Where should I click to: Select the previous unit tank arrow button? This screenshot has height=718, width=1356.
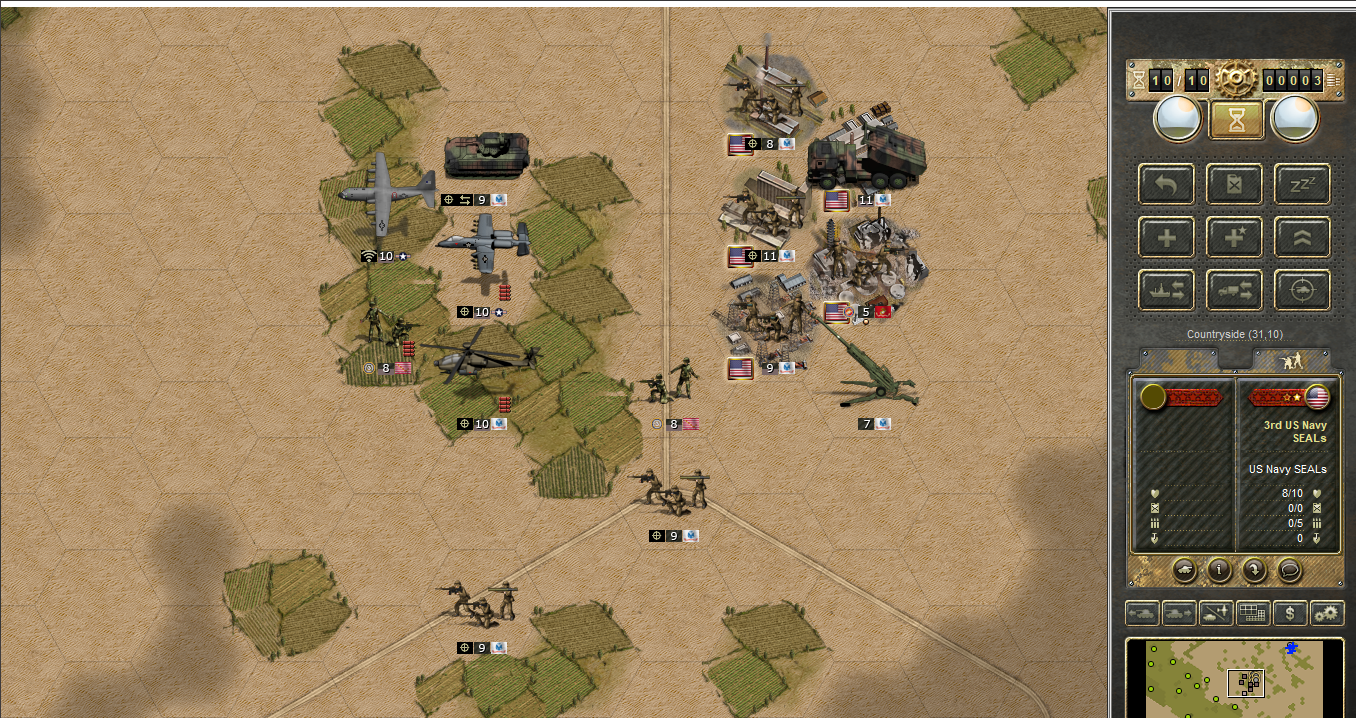pyautogui.click(x=1142, y=613)
